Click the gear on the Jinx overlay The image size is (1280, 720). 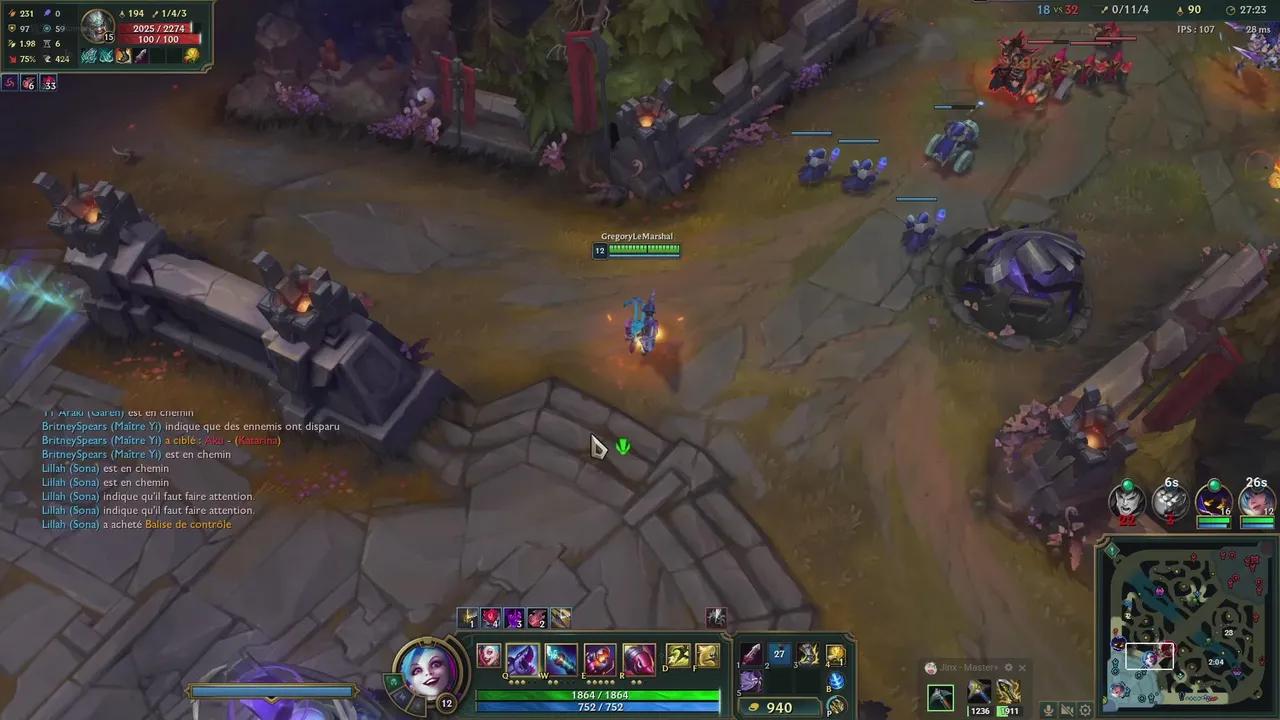click(1009, 668)
